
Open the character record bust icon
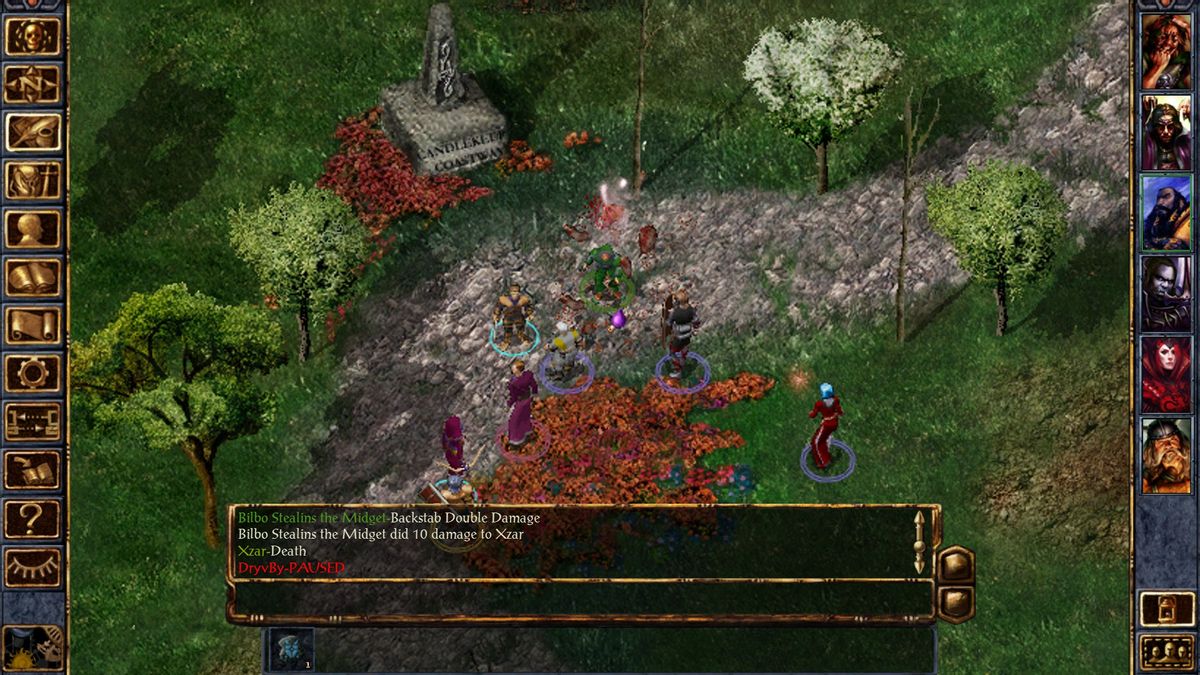coord(33,229)
